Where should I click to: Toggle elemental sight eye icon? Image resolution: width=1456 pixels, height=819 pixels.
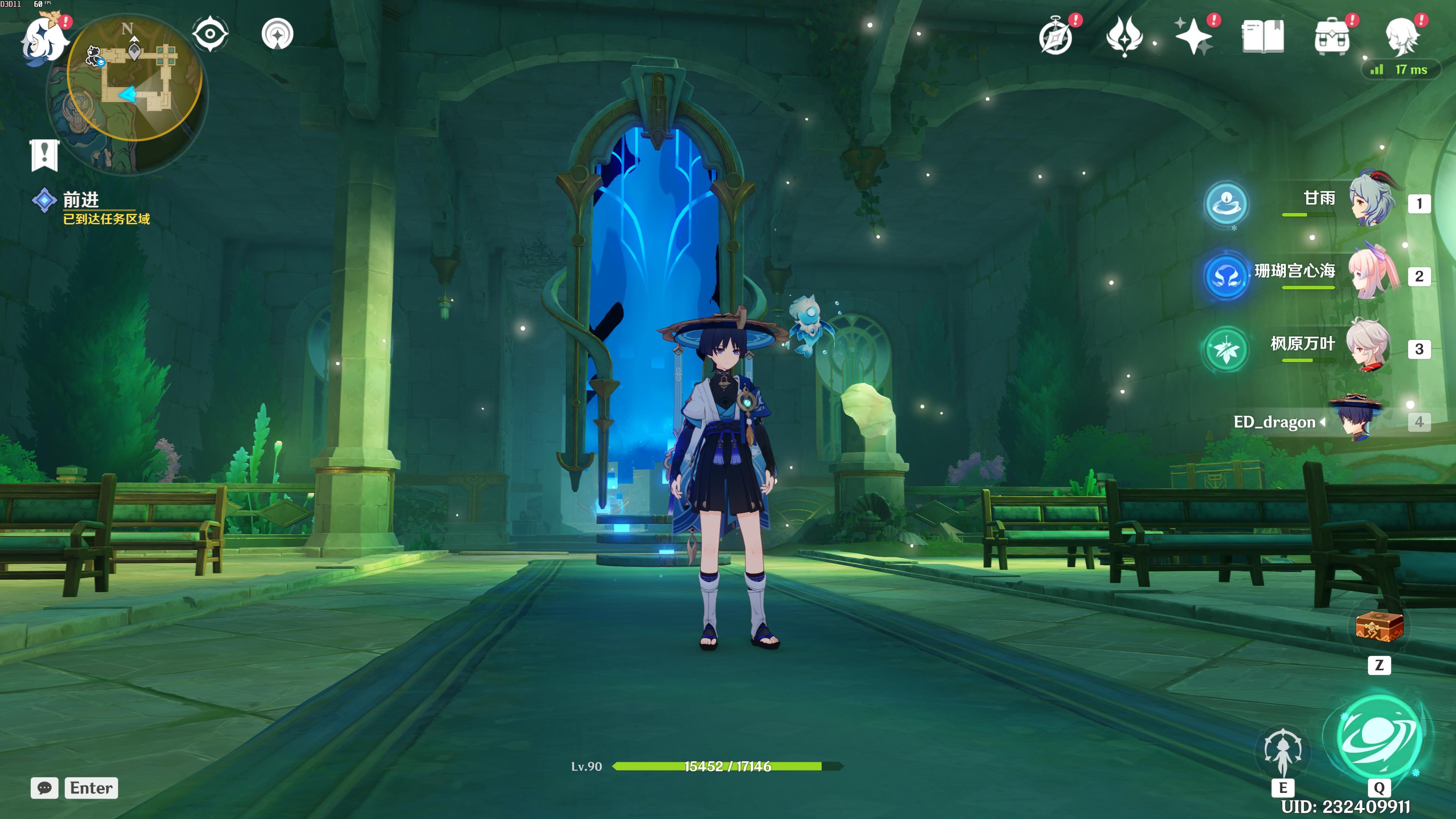click(210, 34)
